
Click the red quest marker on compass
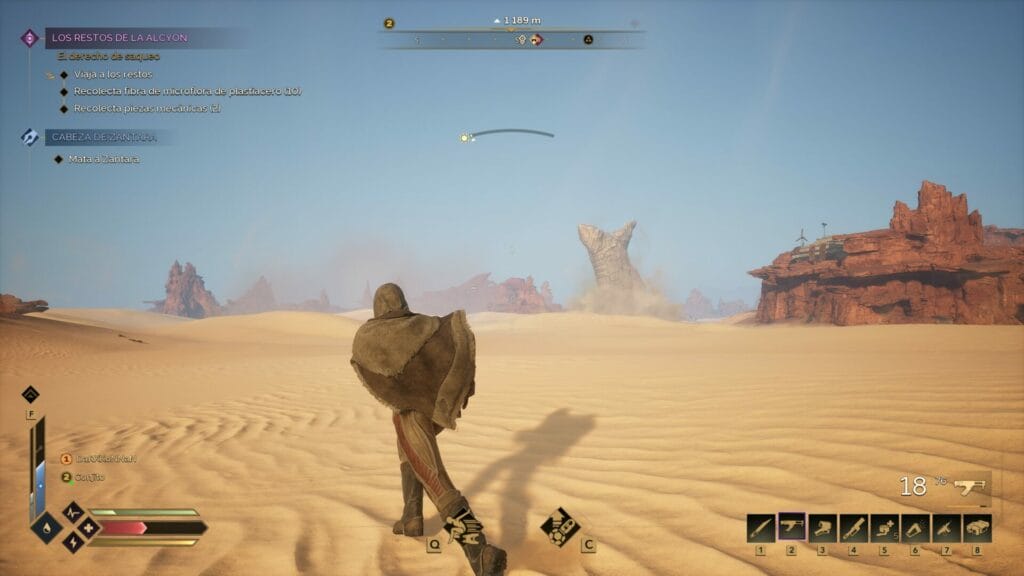click(x=537, y=40)
